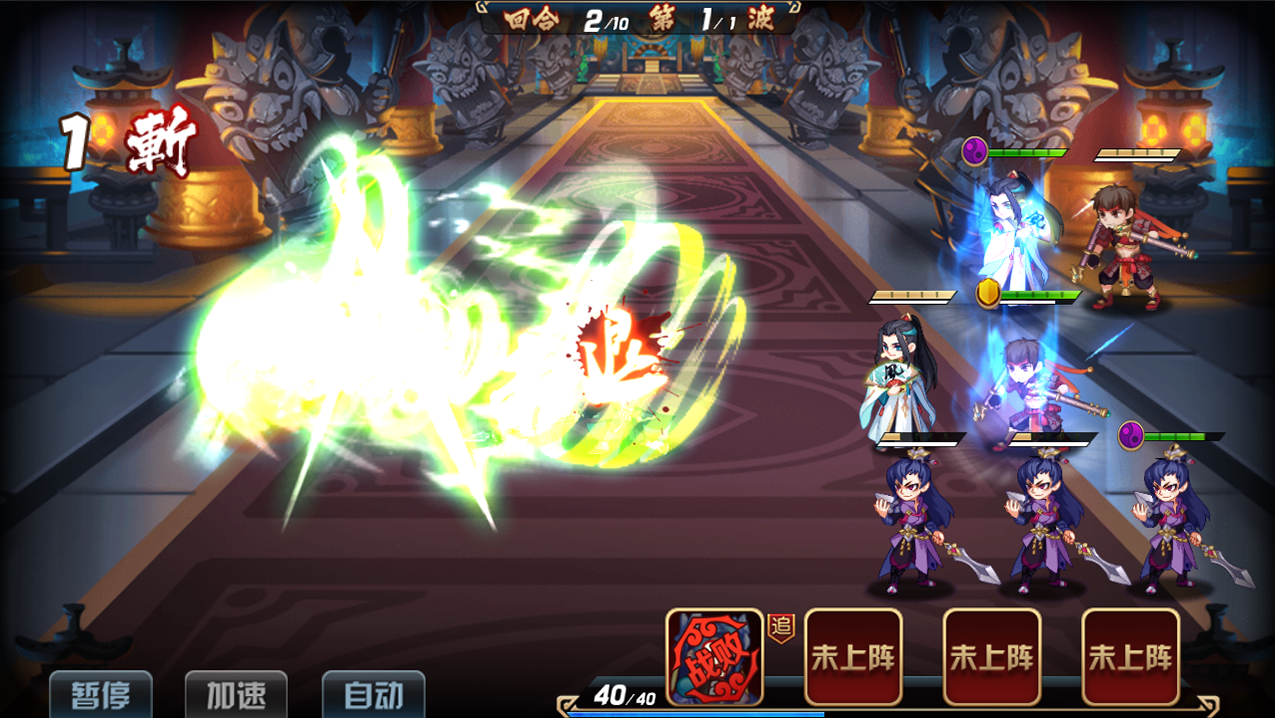Screen dimensions: 1275x718
Task: Toggle auto-battle with the 自动 button
Action: coord(373,695)
